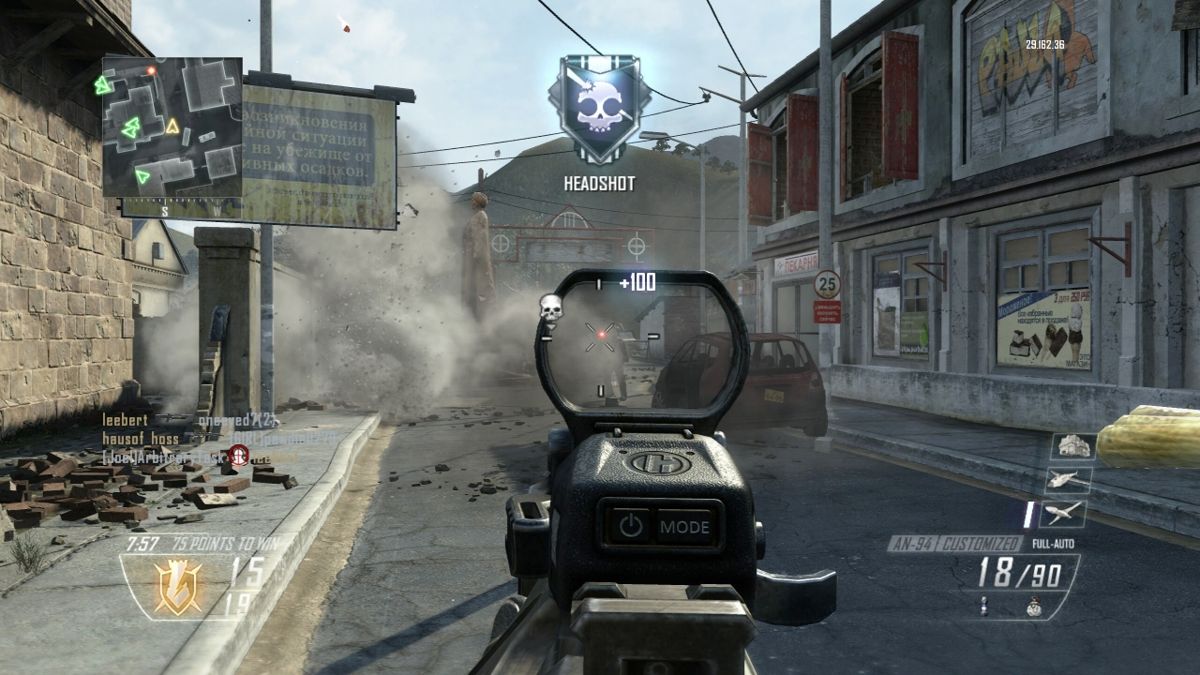Click the leebert kill feed entry
The height and width of the screenshot is (675, 1200).
127,422
